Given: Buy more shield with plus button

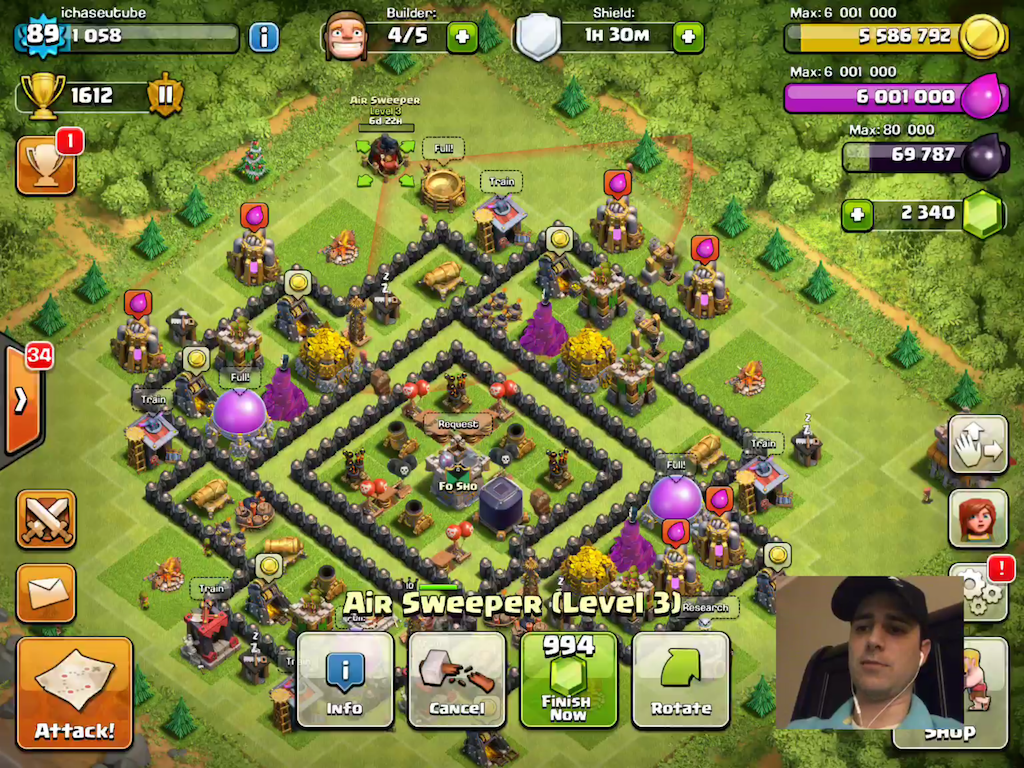Looking at the screenshot, I should [687, 37].
